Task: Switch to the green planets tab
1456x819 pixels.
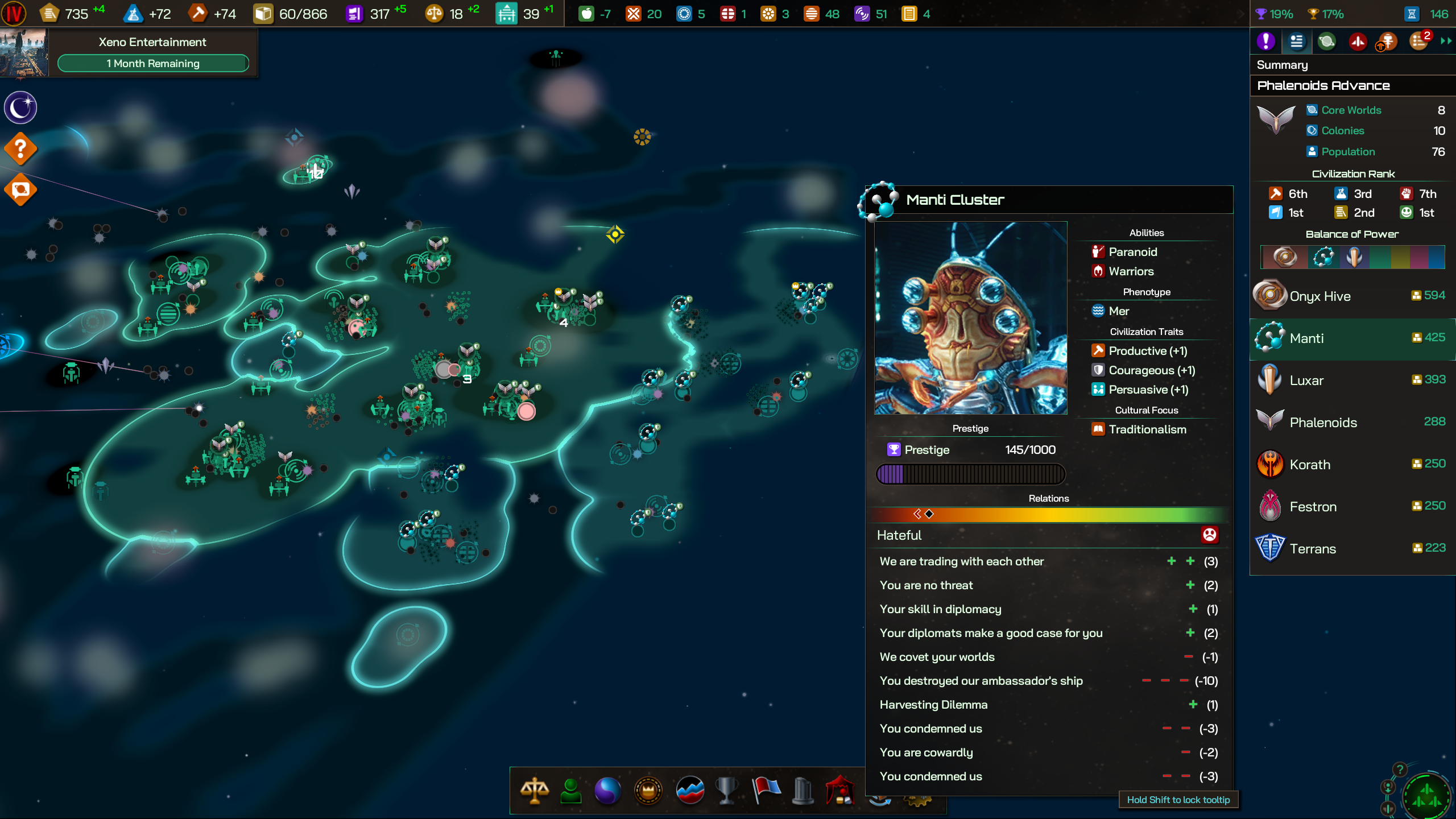Action: point(1327,41)
